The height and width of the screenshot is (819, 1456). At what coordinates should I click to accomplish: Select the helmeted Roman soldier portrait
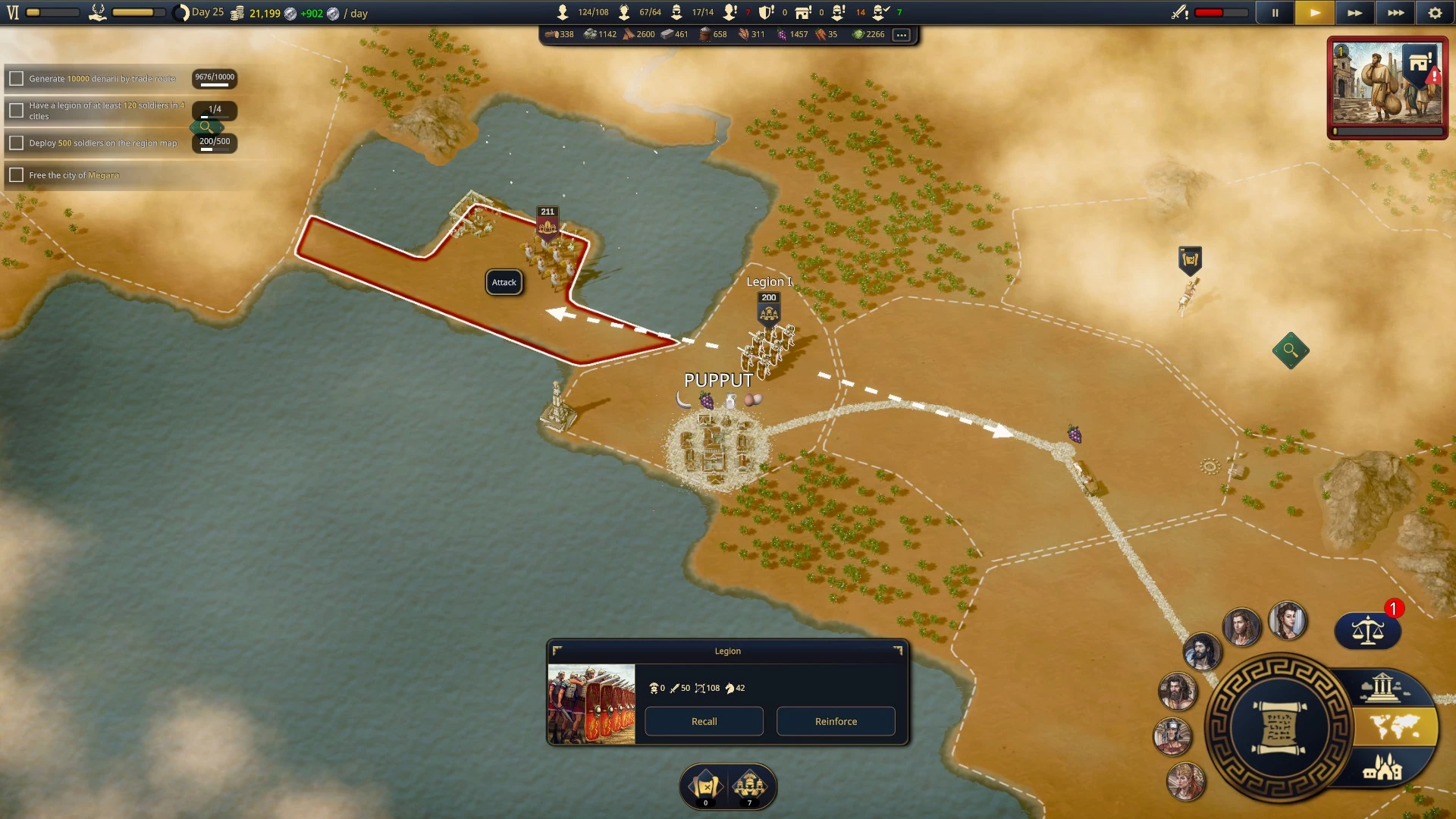click(x=1172, y=735)
